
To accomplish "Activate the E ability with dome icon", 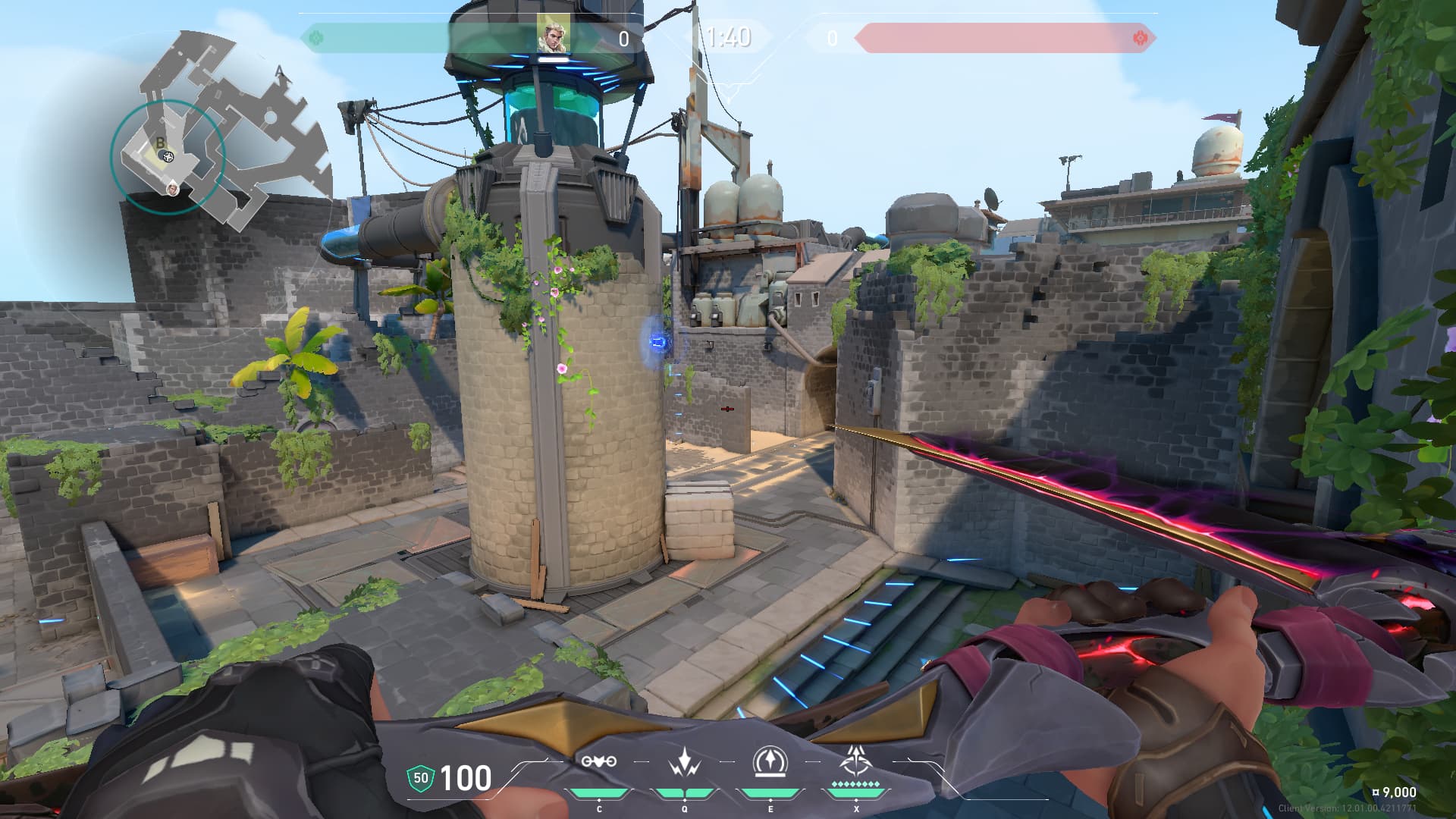I will point(770,761).
